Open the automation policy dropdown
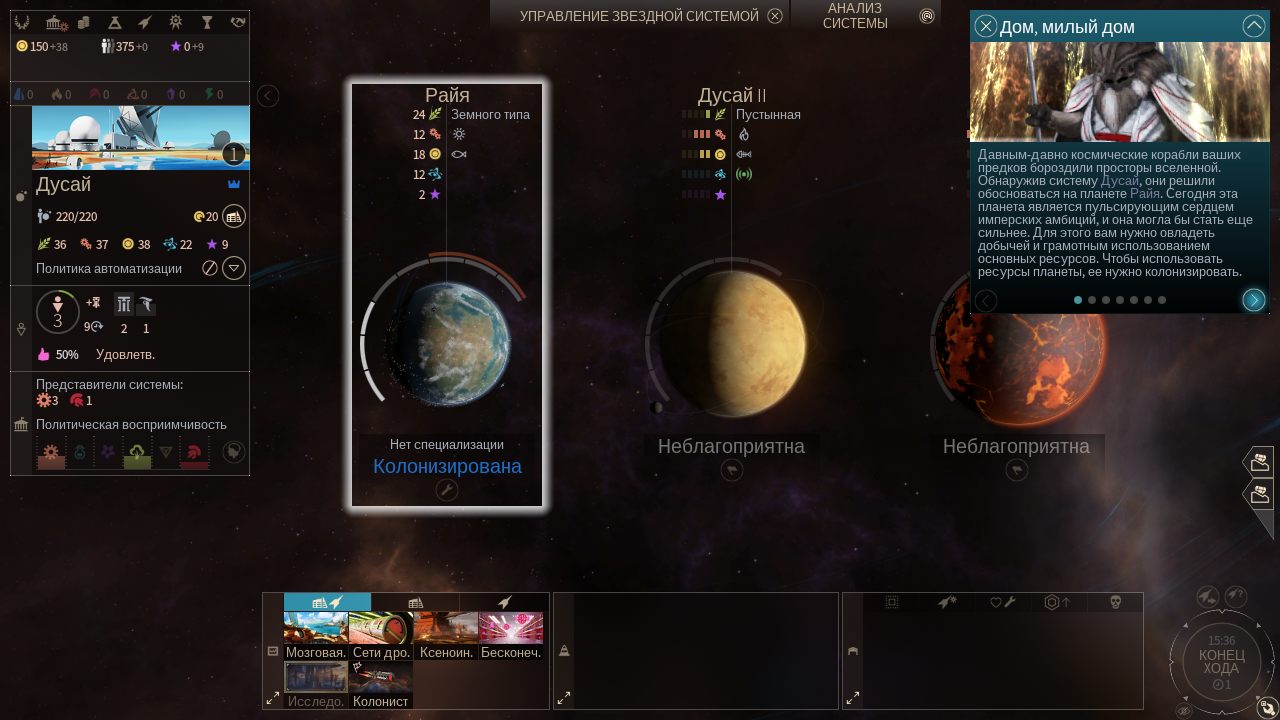This screenshot has height=720, width=1280. pyautogui.click(x=233, y=268)
